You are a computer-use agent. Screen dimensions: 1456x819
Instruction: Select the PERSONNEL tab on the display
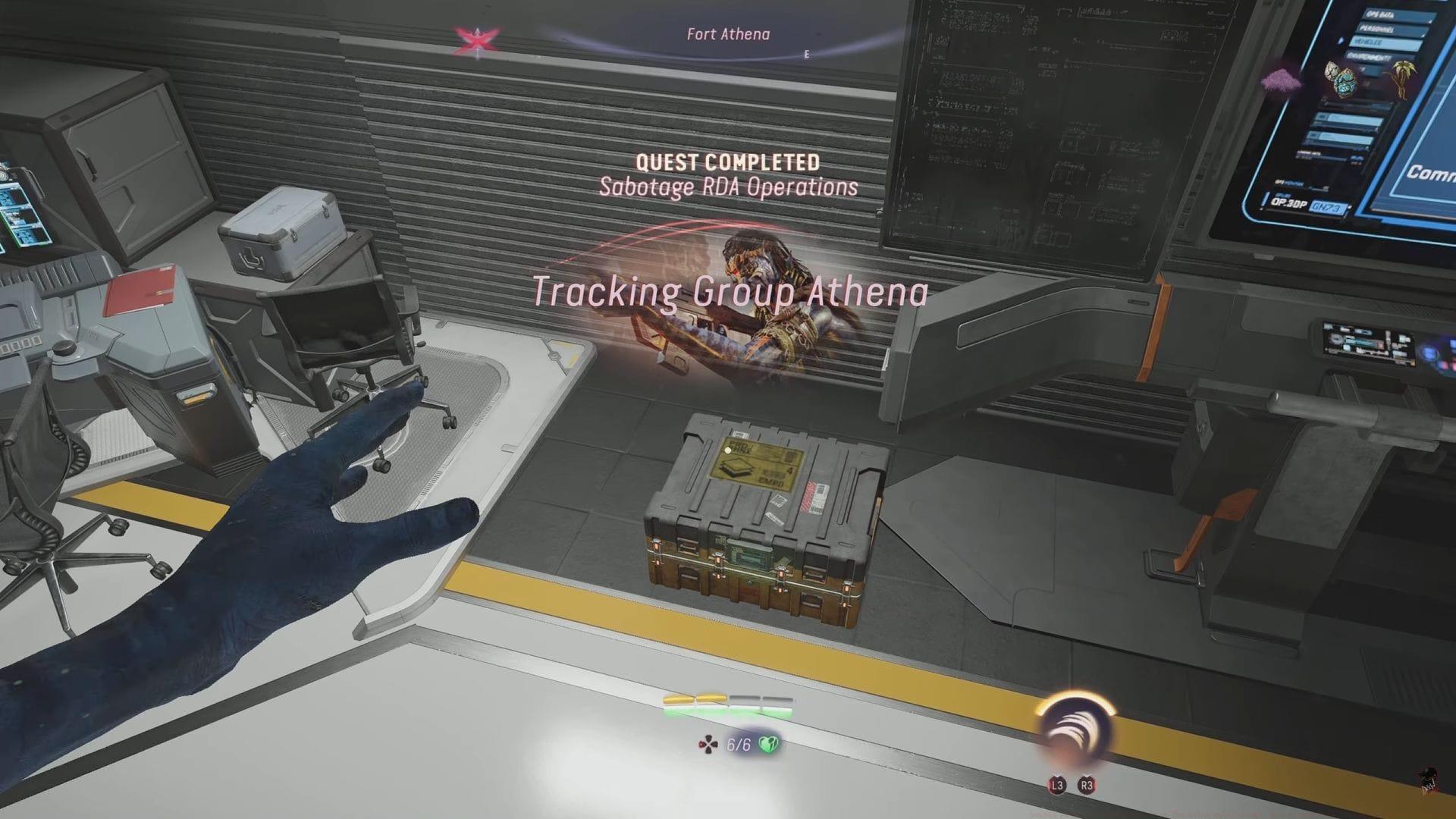[x=1378, y=28]
